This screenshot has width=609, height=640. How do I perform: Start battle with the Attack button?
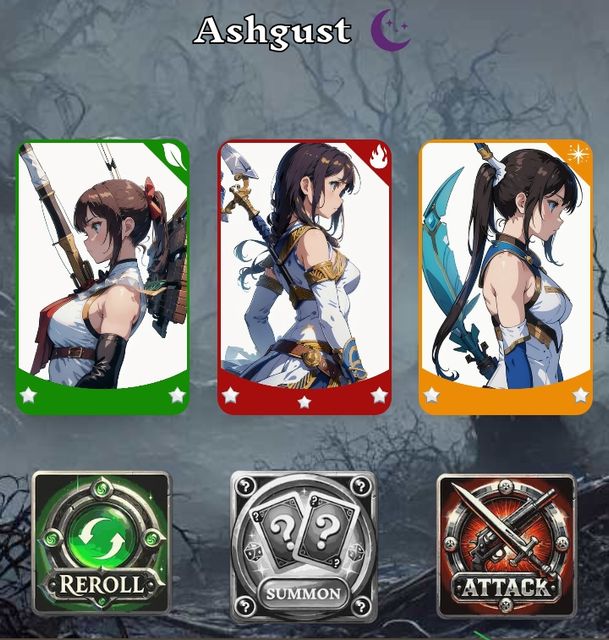pos(506,545)
